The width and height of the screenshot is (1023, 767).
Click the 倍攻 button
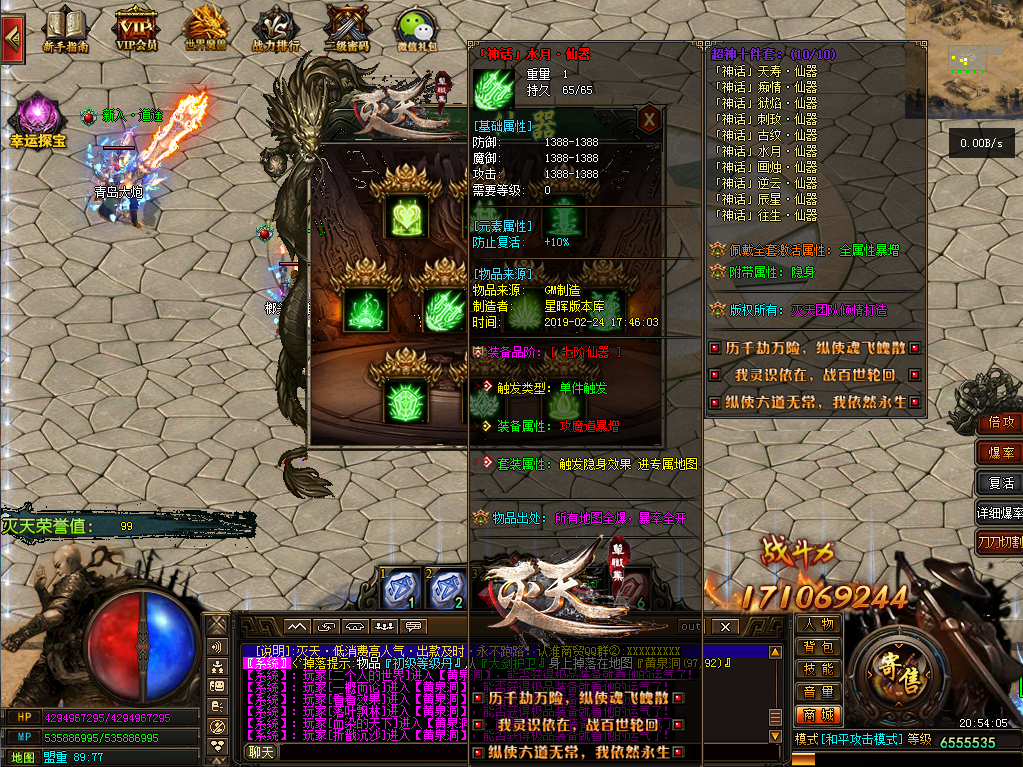1000,423
